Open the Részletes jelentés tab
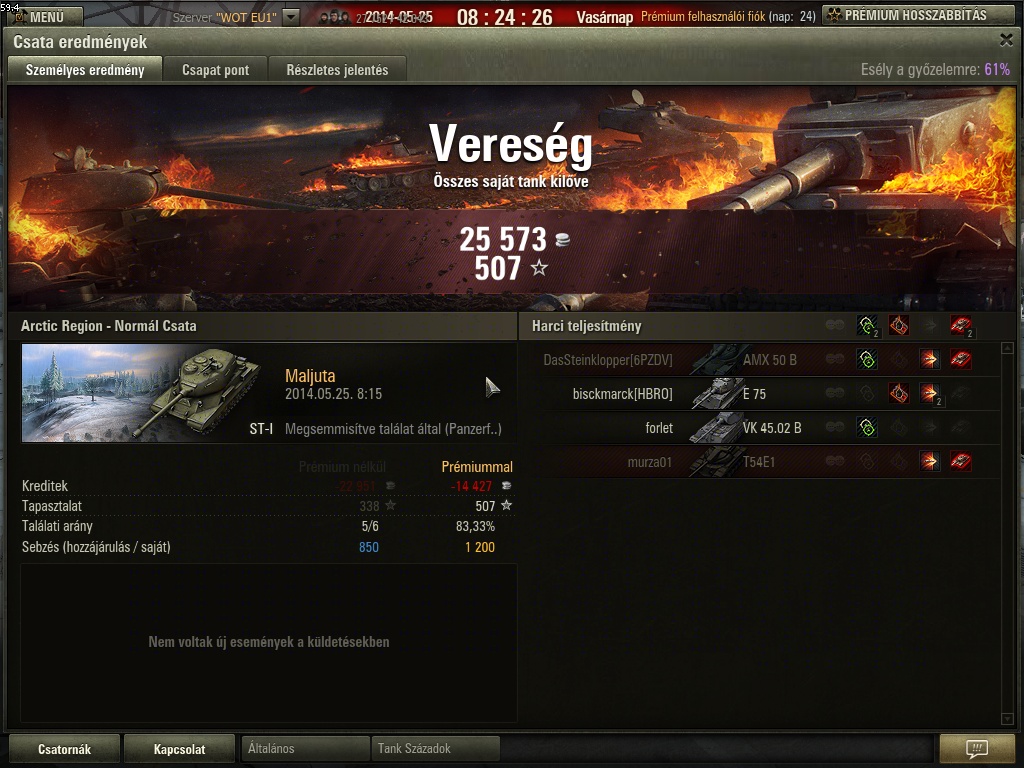The image size is (1024, 768). 337,69
